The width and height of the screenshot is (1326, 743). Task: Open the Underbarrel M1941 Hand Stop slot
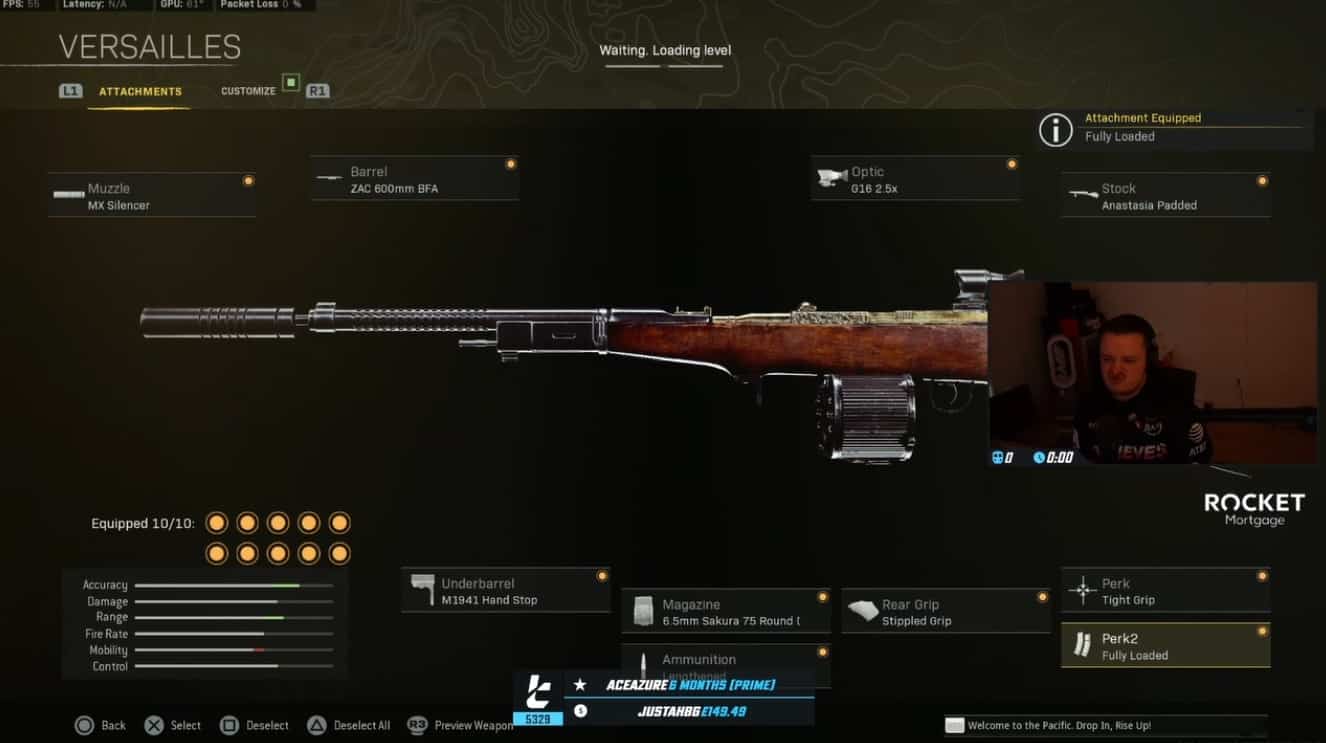click(x=506, y=591)
